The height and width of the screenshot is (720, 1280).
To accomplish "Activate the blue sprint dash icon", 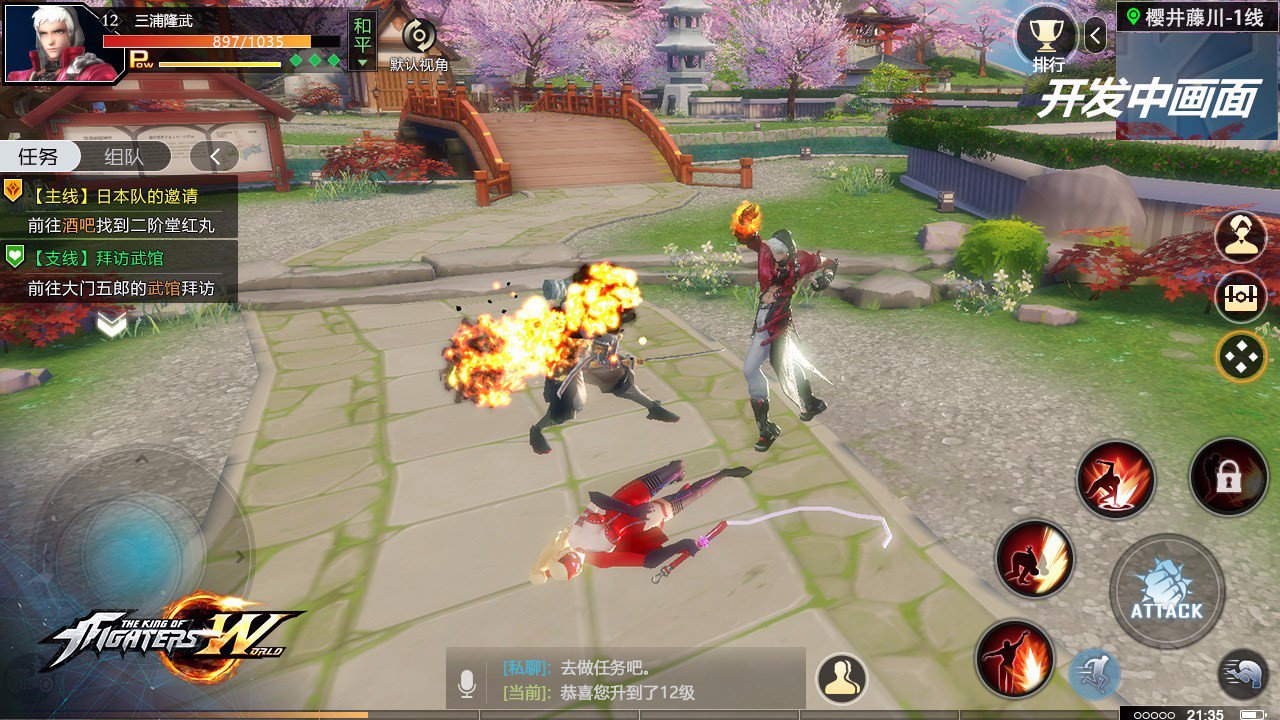I will [x=1094, y=673].
